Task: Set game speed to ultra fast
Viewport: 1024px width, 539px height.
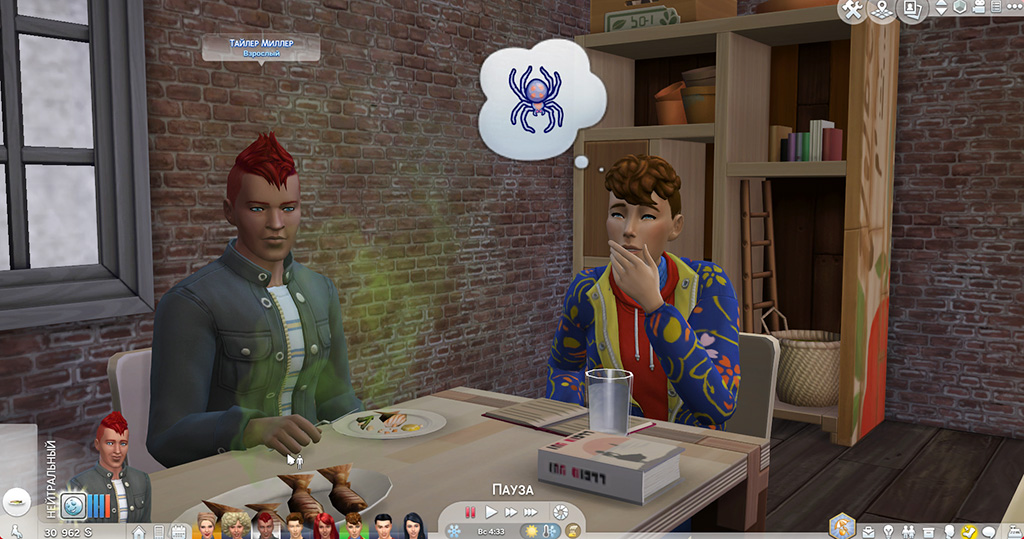Action: pos(529,512)
